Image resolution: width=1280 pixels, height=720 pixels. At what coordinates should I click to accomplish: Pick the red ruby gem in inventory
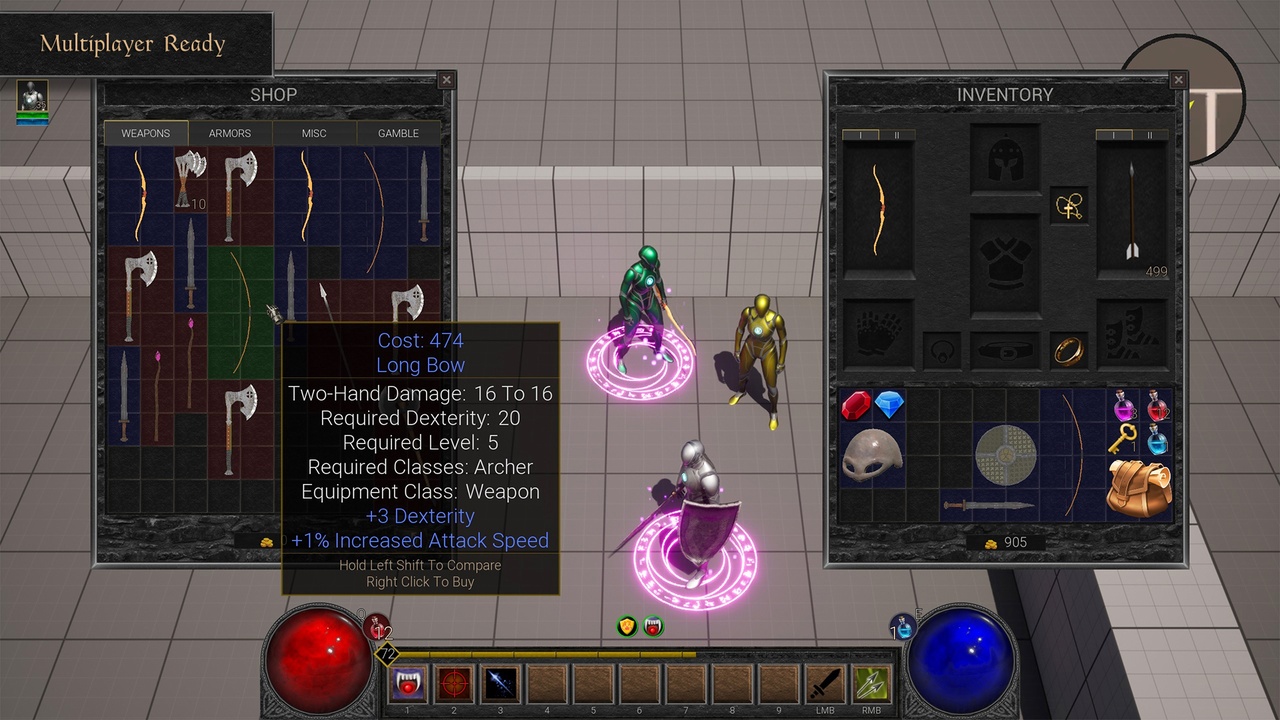857,405
